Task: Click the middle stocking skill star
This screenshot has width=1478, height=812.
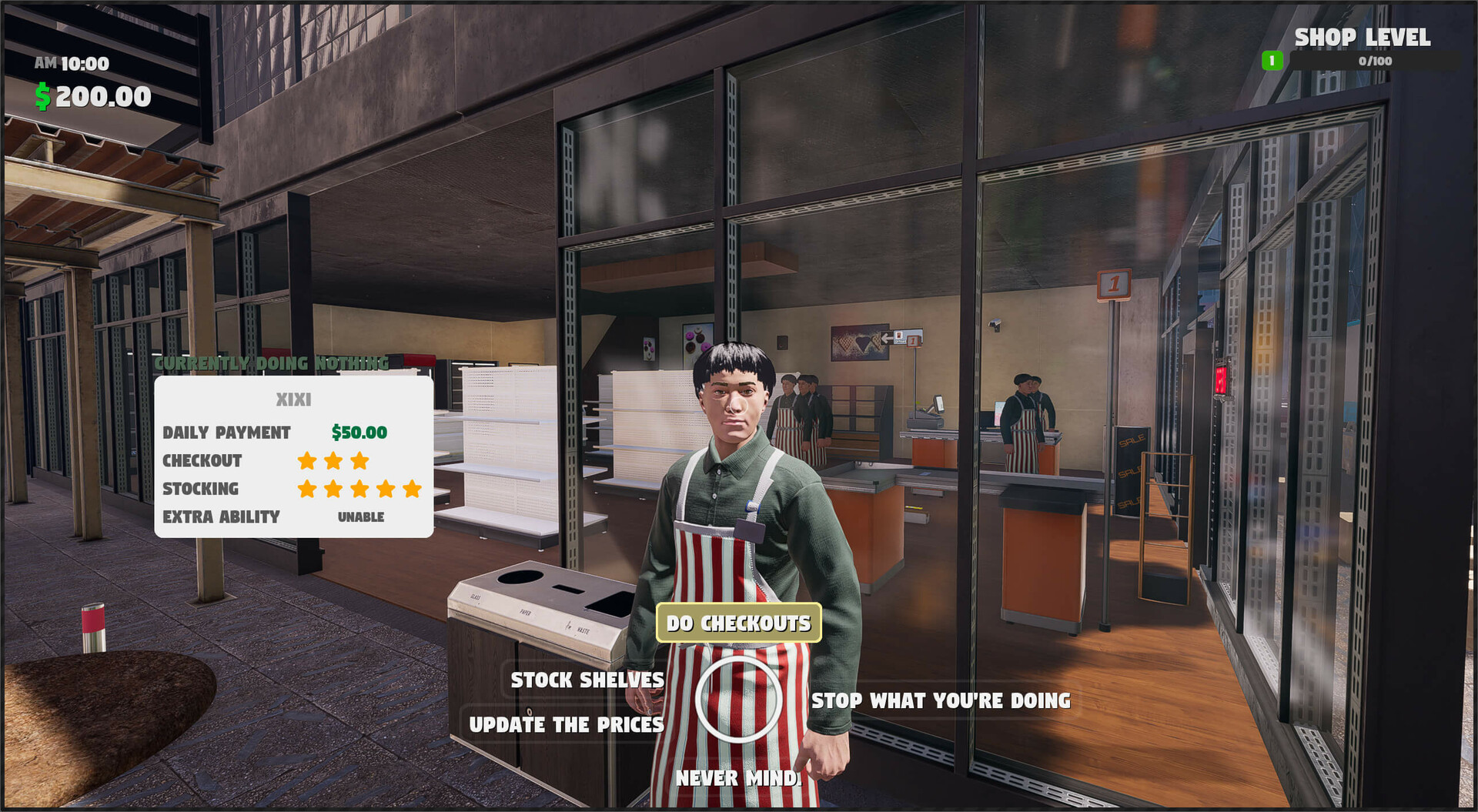Action: (x=359, y=488)
